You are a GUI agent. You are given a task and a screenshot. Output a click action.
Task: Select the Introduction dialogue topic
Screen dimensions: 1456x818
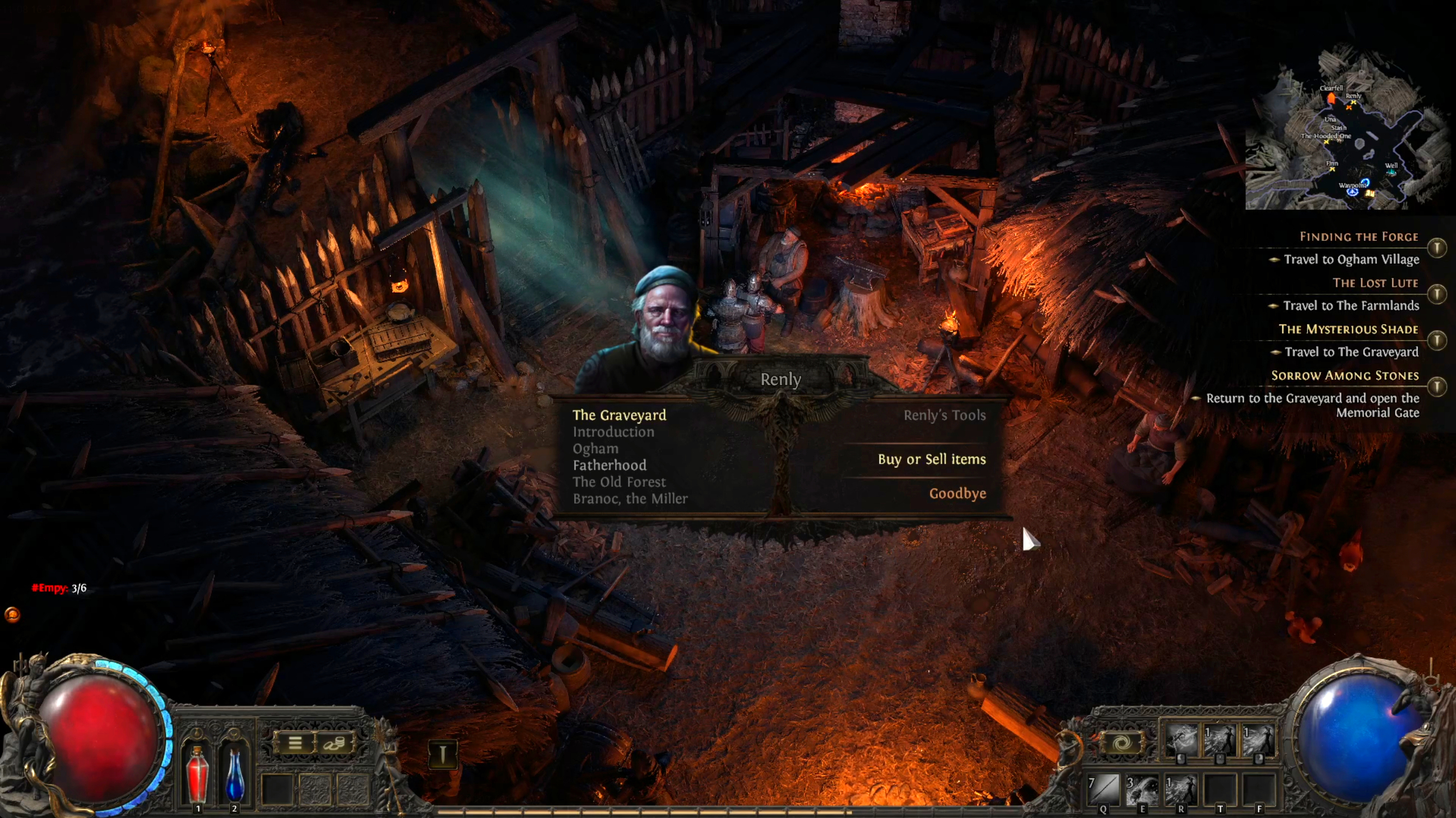(613, 432)
